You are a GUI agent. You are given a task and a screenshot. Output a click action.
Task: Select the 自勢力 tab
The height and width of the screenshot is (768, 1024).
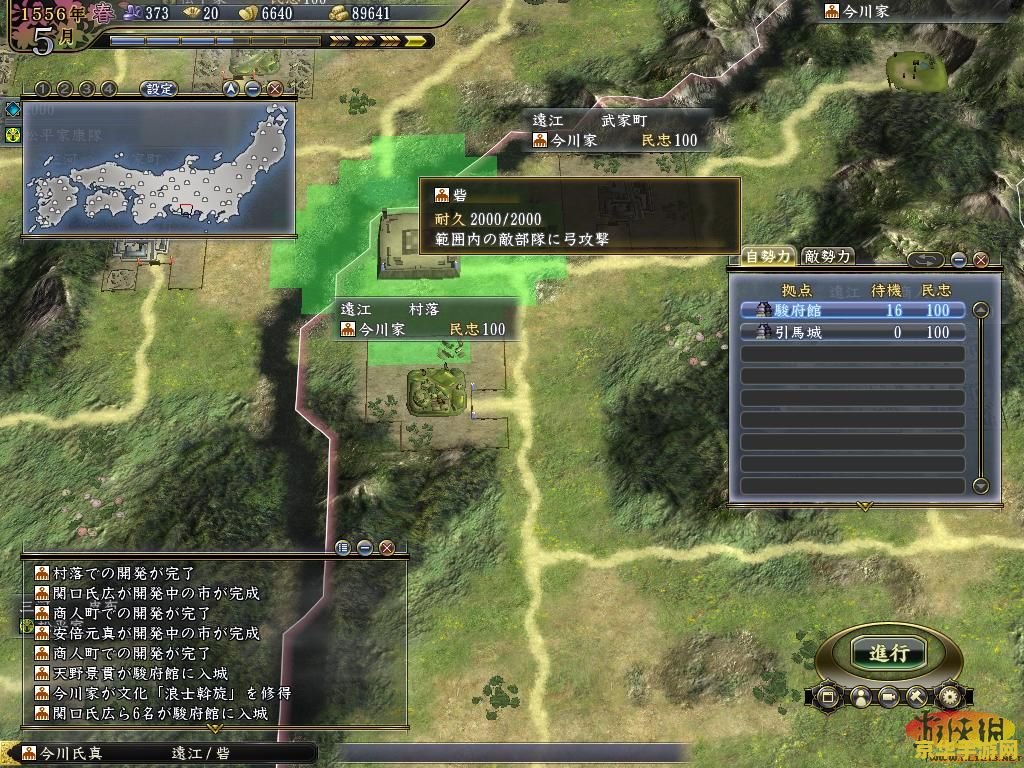click(x=768, y=257)
